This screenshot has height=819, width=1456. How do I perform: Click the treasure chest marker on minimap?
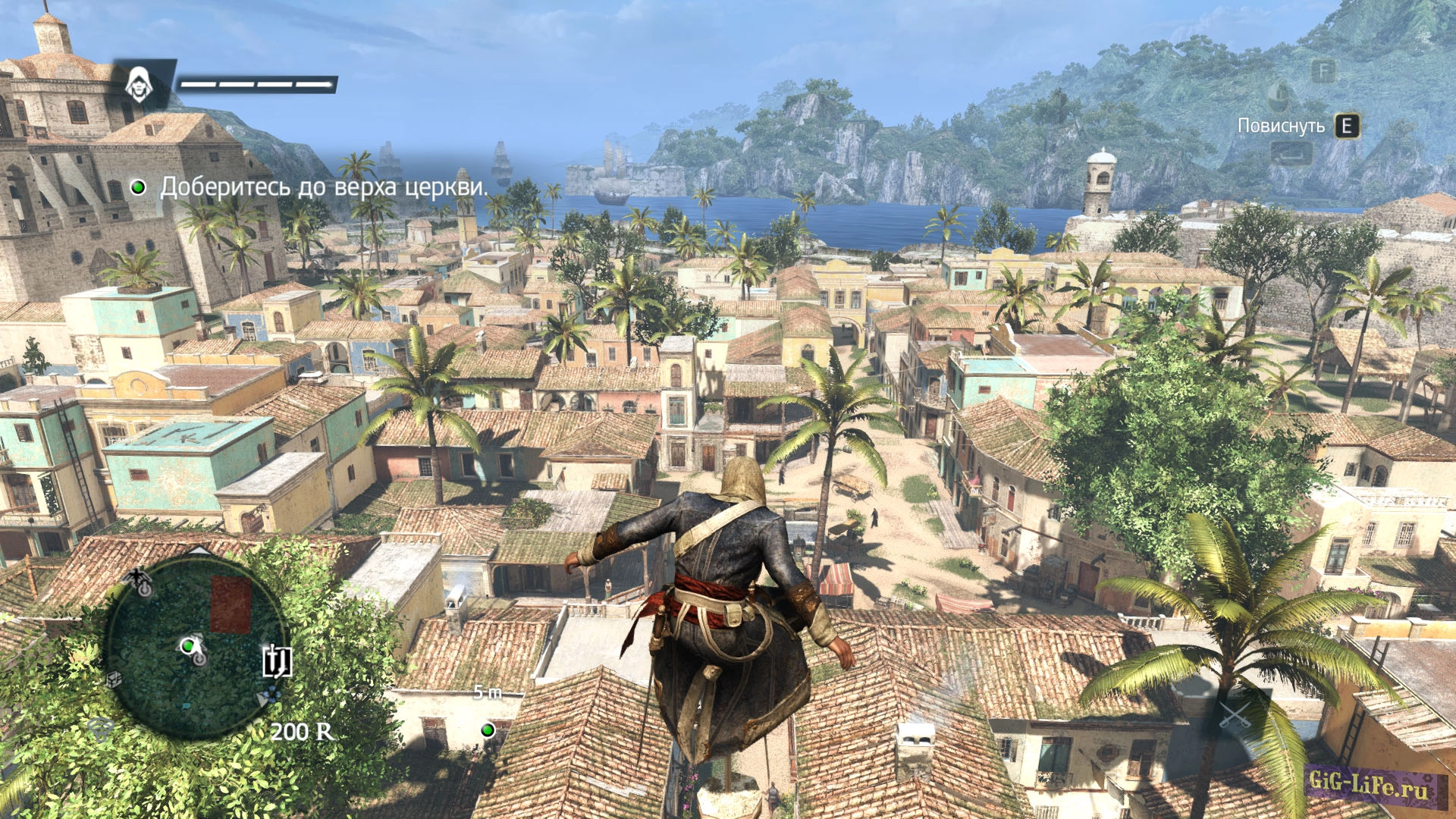point(113,679)
